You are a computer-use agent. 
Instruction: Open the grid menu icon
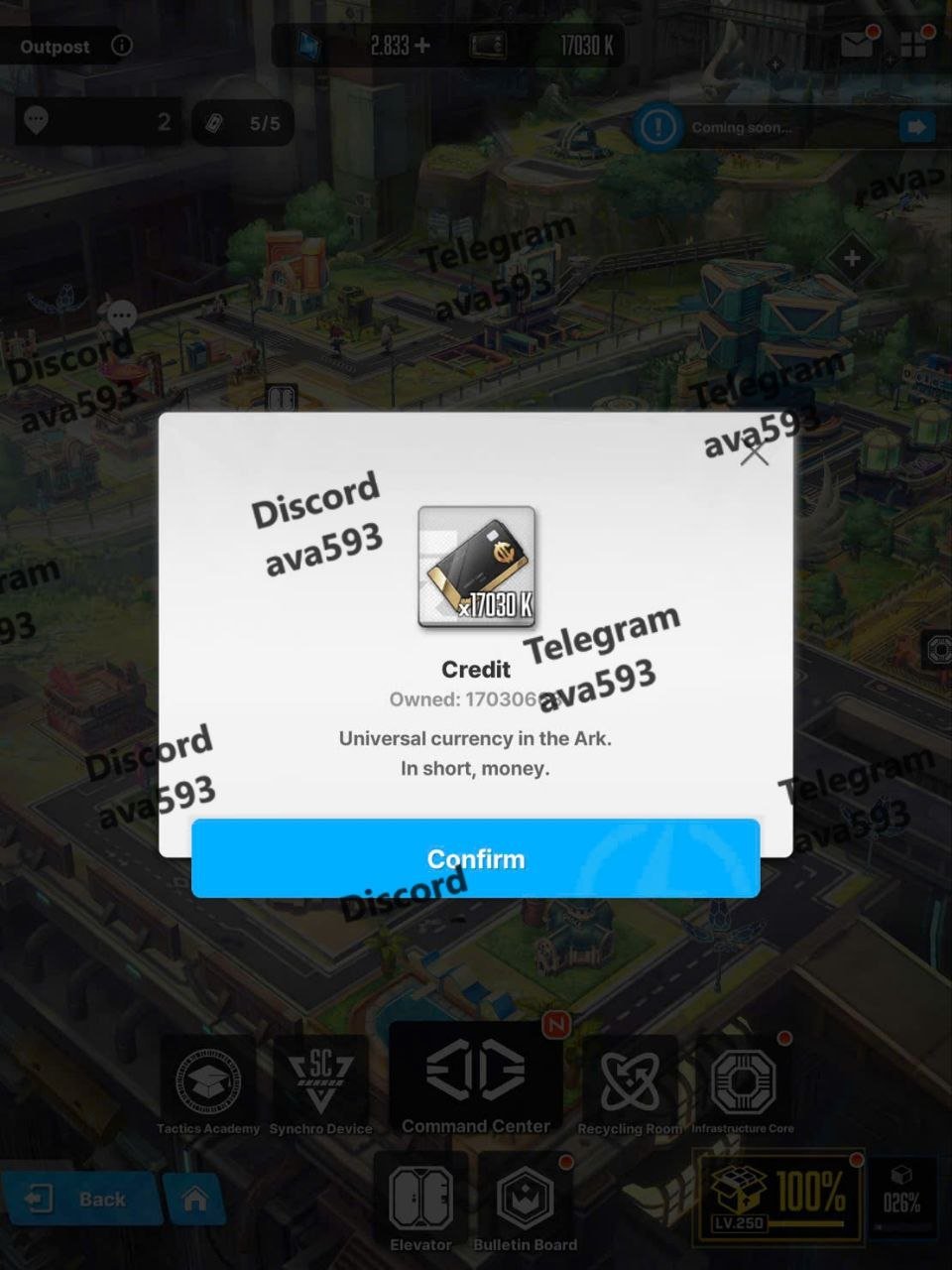click(x=912, y=45)
